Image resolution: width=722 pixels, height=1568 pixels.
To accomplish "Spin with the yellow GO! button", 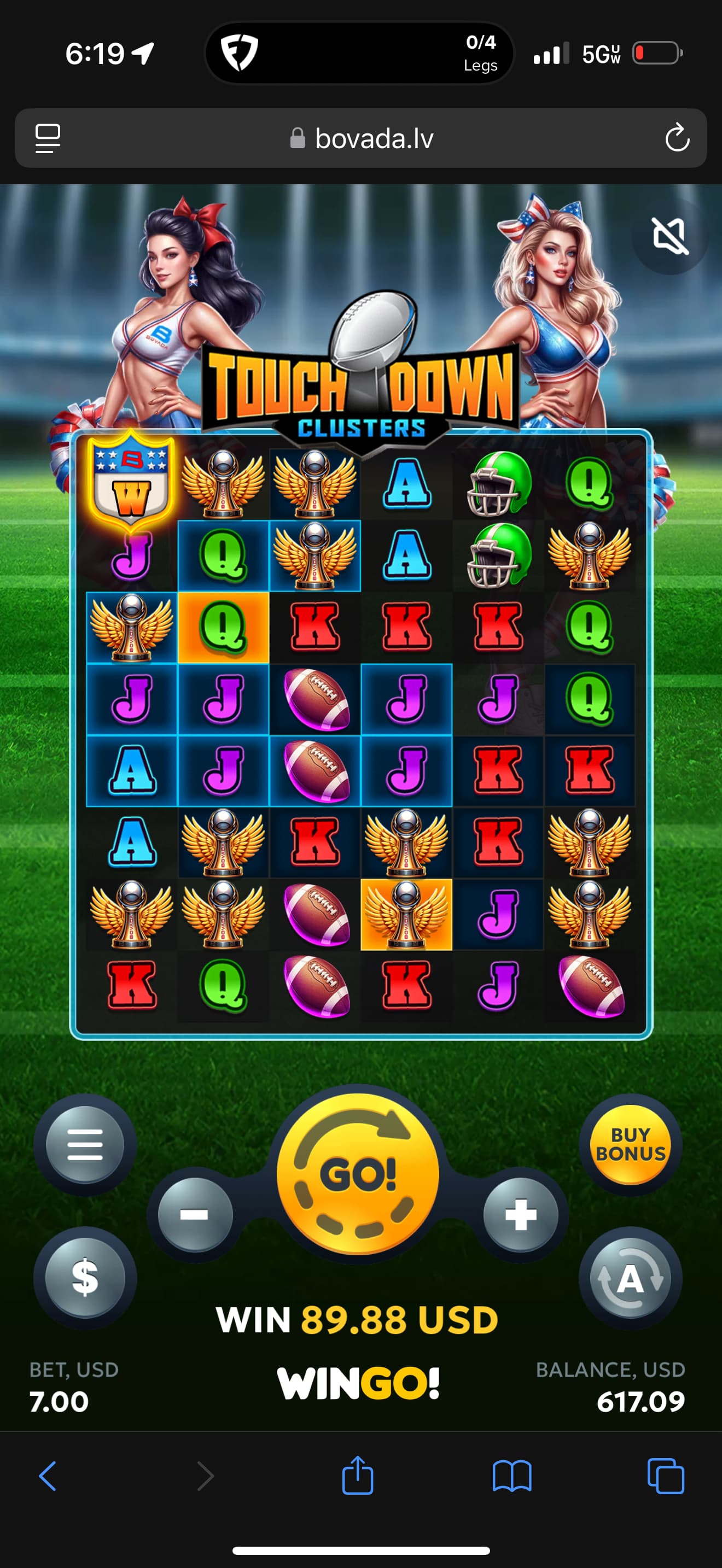I will pyautogui.click(x=358, y=1174).
